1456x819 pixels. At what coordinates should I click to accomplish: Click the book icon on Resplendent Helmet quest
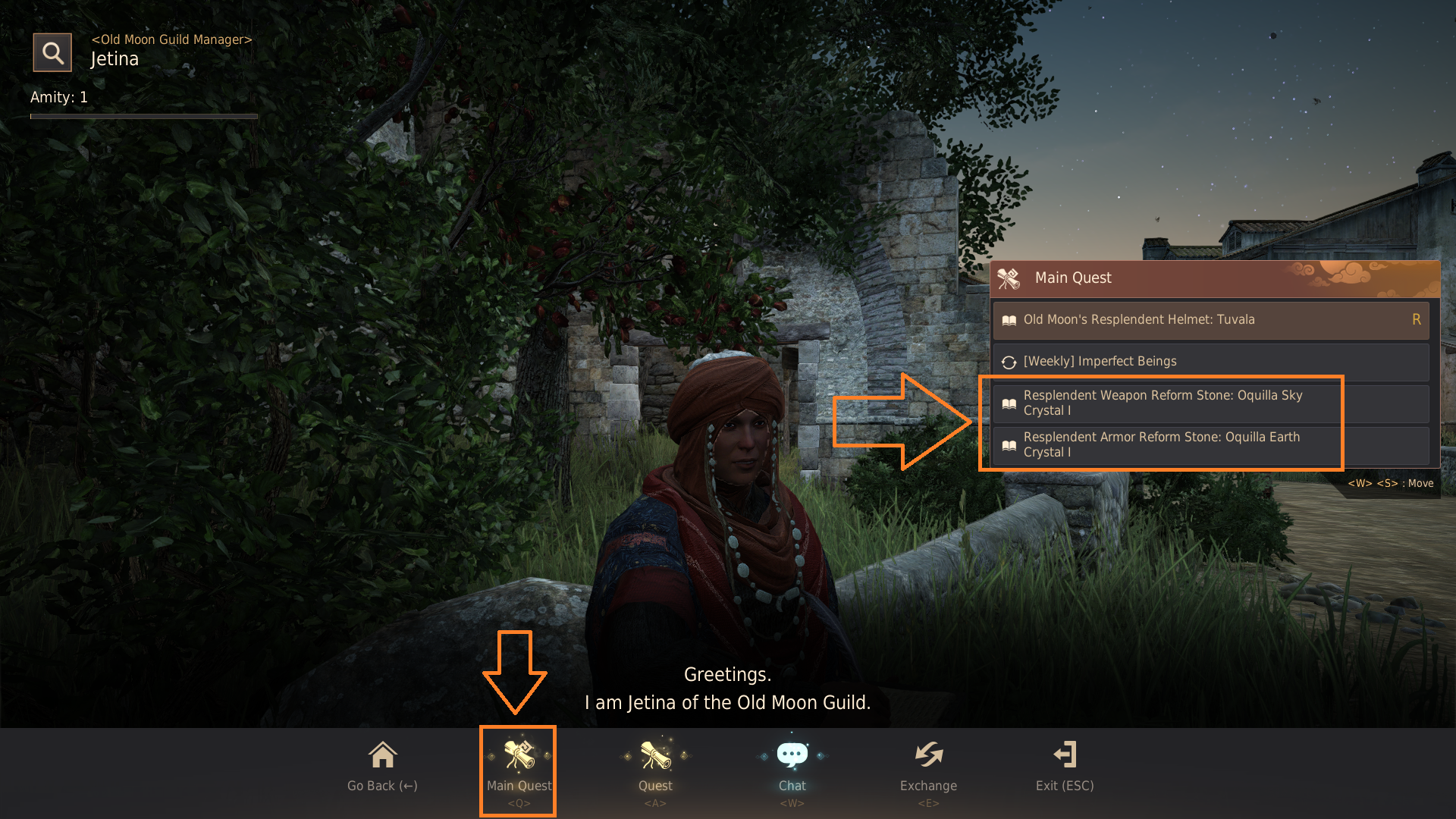tap(1009, 319)
